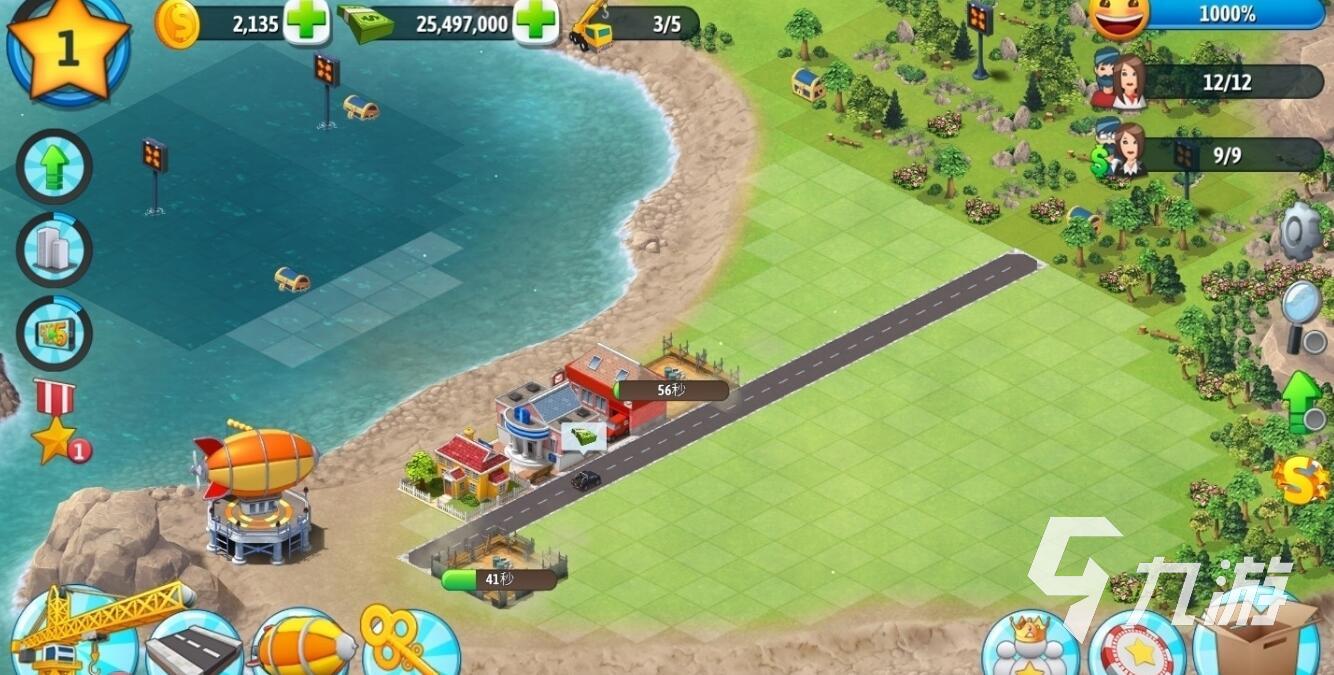This screenshot has height=675, width=1334.
Task: Buy more cash with the green plus
Action: [536, 22]
